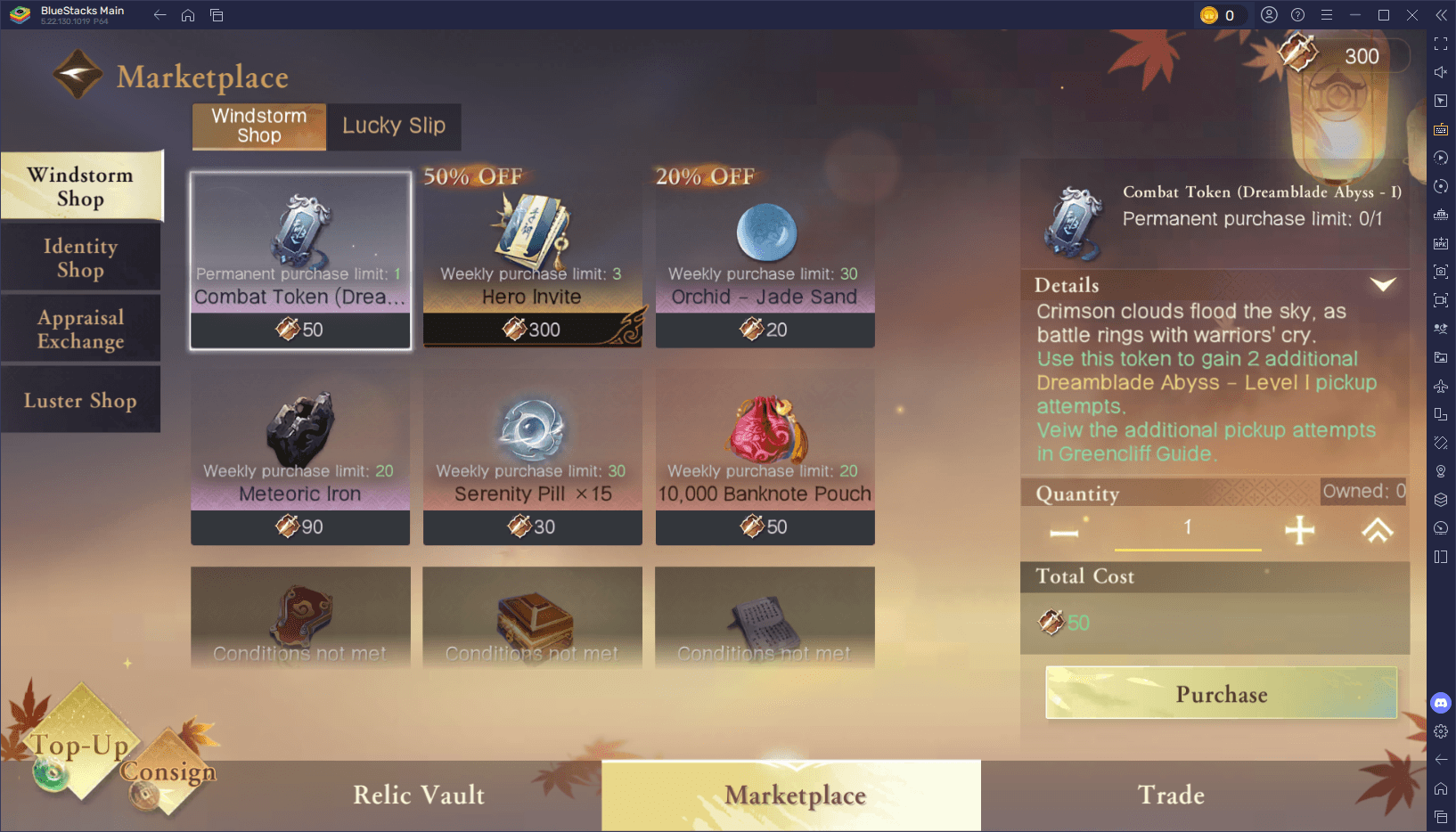
Task: Select the Identity Shop category
Action: tap(80, 257)
